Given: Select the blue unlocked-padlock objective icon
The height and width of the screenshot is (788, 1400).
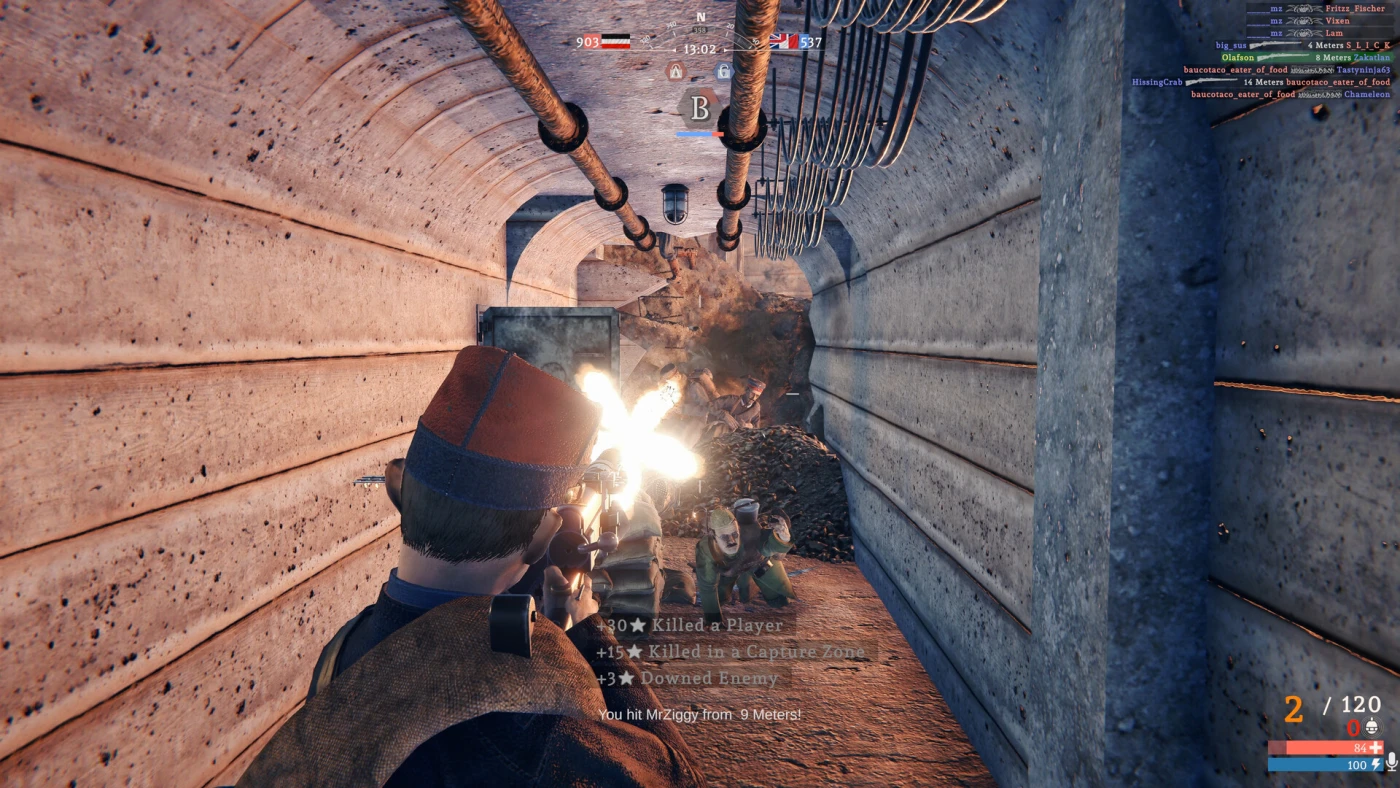Looking at the screenshot, I should coord(724,71).
